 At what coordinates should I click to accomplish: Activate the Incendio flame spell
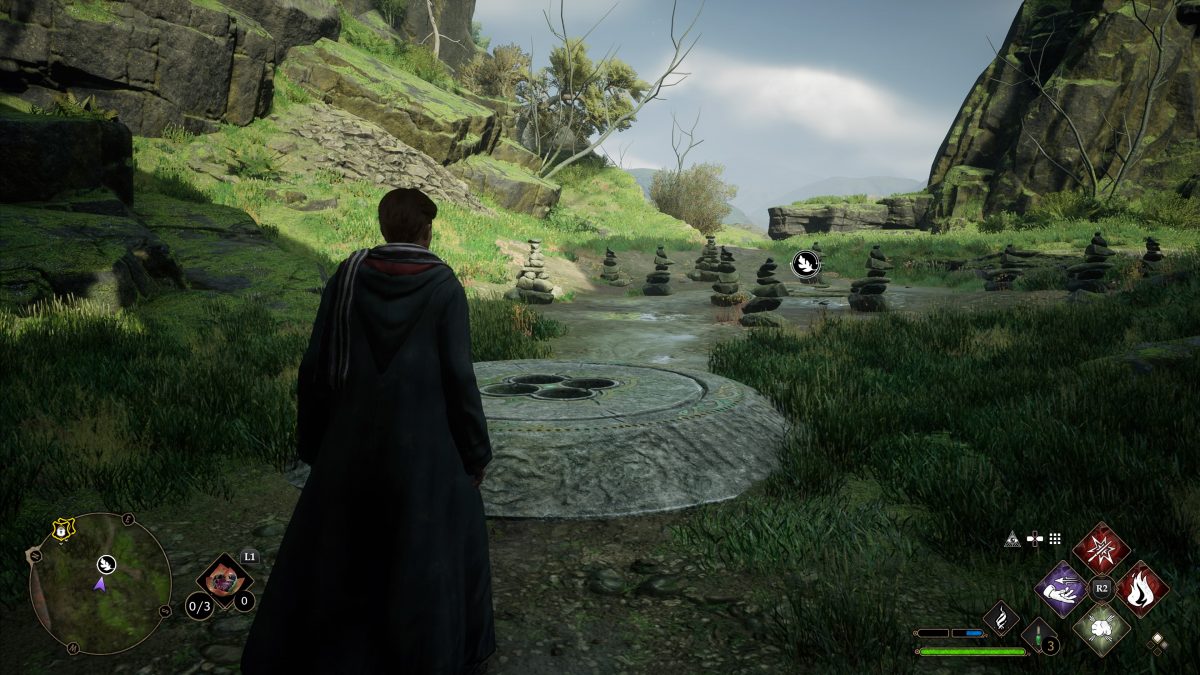[x=1142, y=588]
